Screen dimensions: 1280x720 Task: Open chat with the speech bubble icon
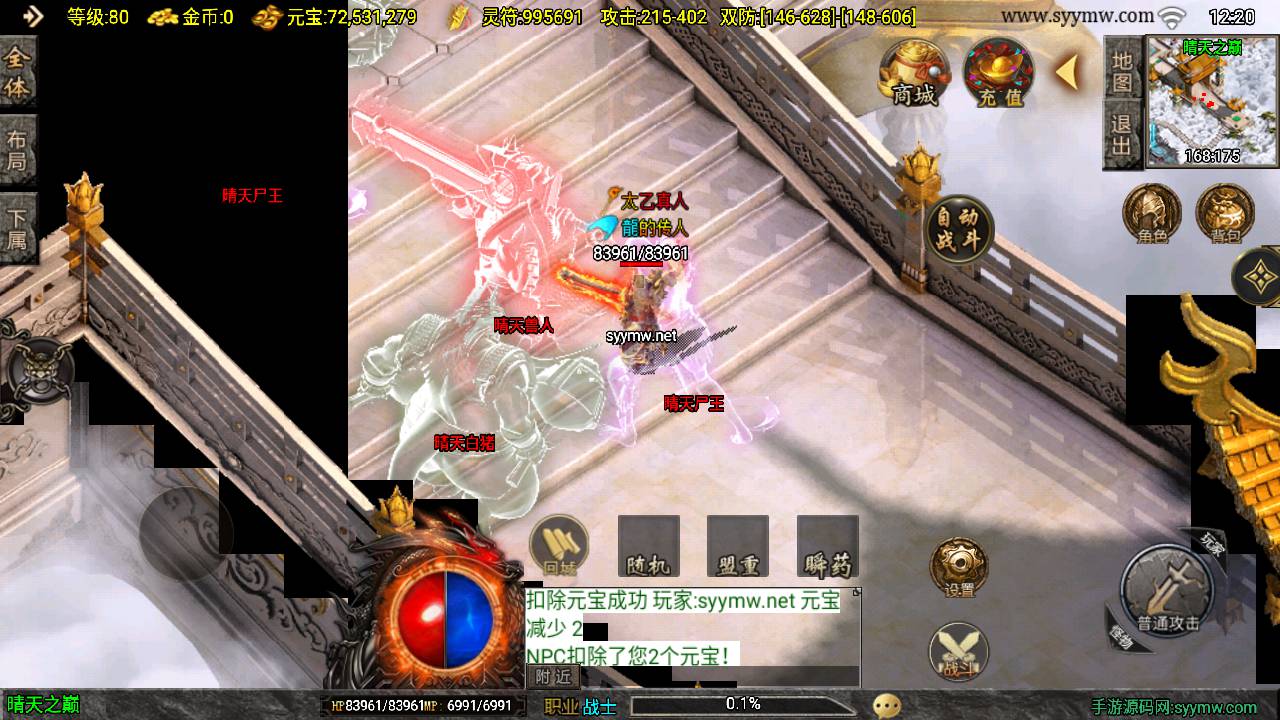pyautogui.click(x=887, y=706)
